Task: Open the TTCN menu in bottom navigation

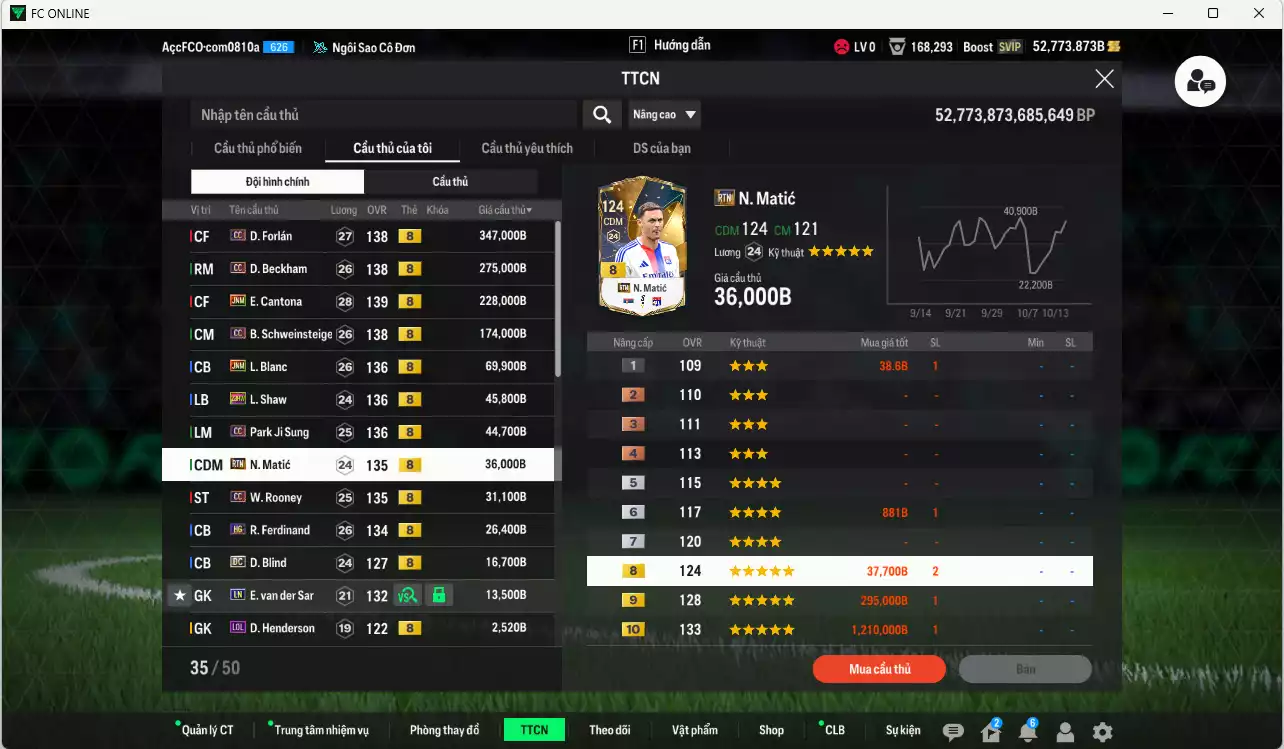Action: tap(534, 730)
